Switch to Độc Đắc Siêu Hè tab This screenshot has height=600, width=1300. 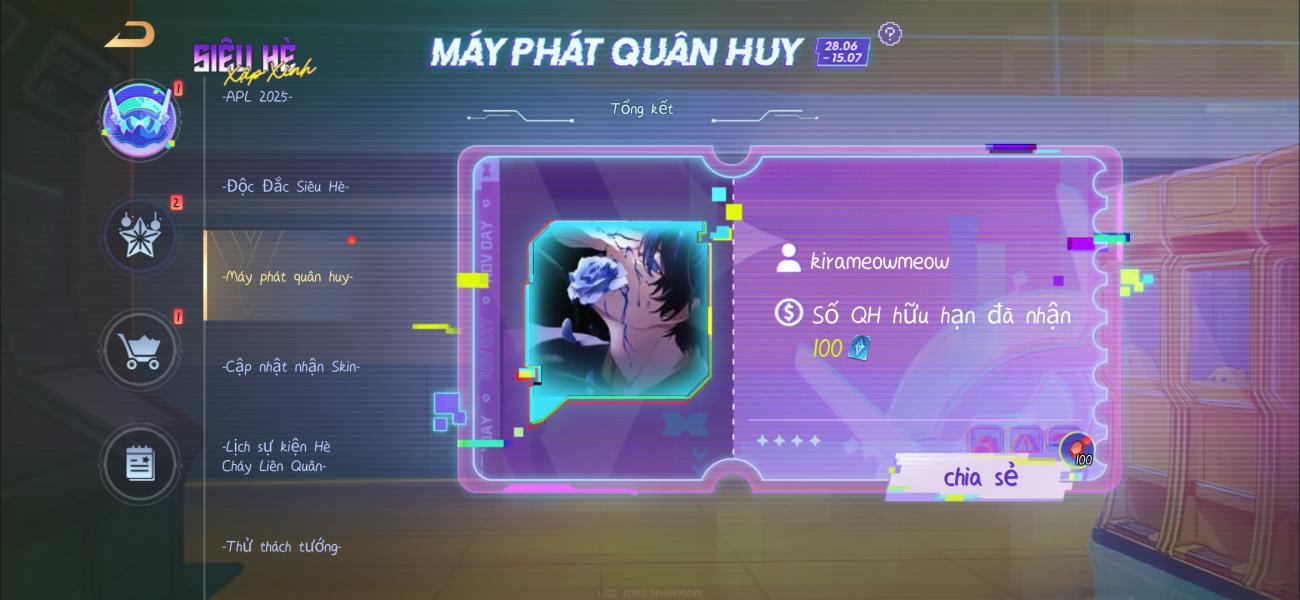pyautogui.click(x=286, y=186)
